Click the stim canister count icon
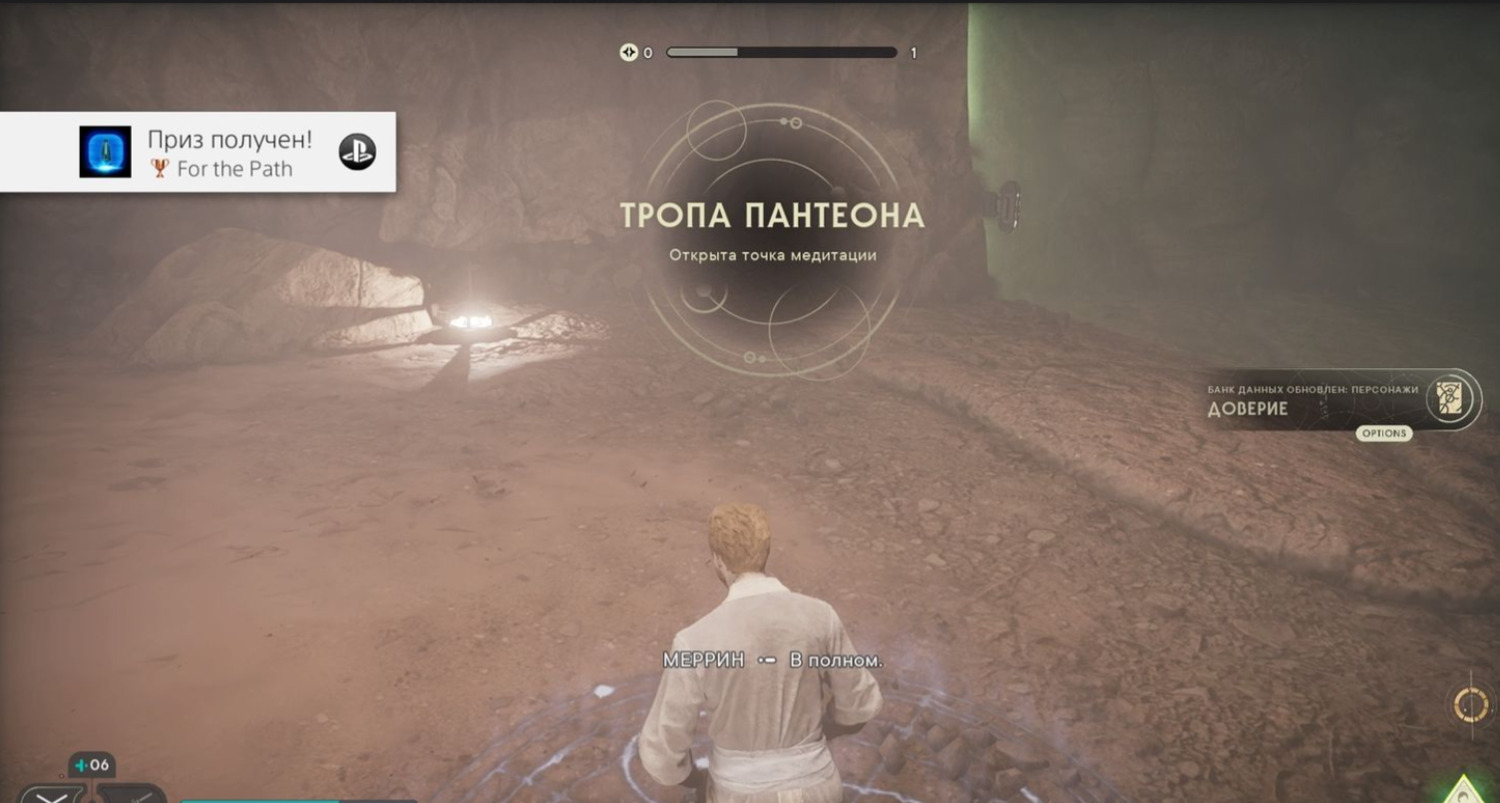 tap(92, 766)
